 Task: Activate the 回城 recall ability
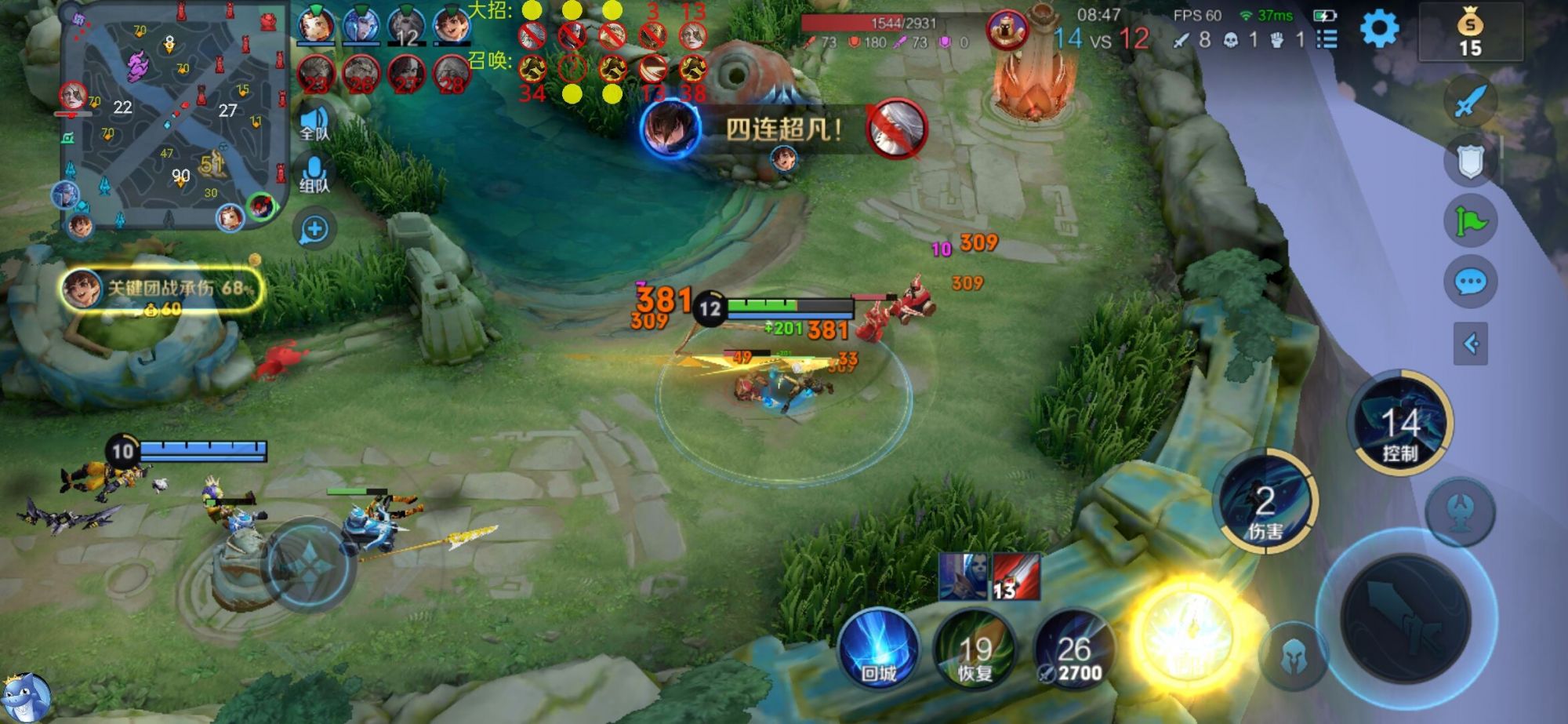click(878, 651)
